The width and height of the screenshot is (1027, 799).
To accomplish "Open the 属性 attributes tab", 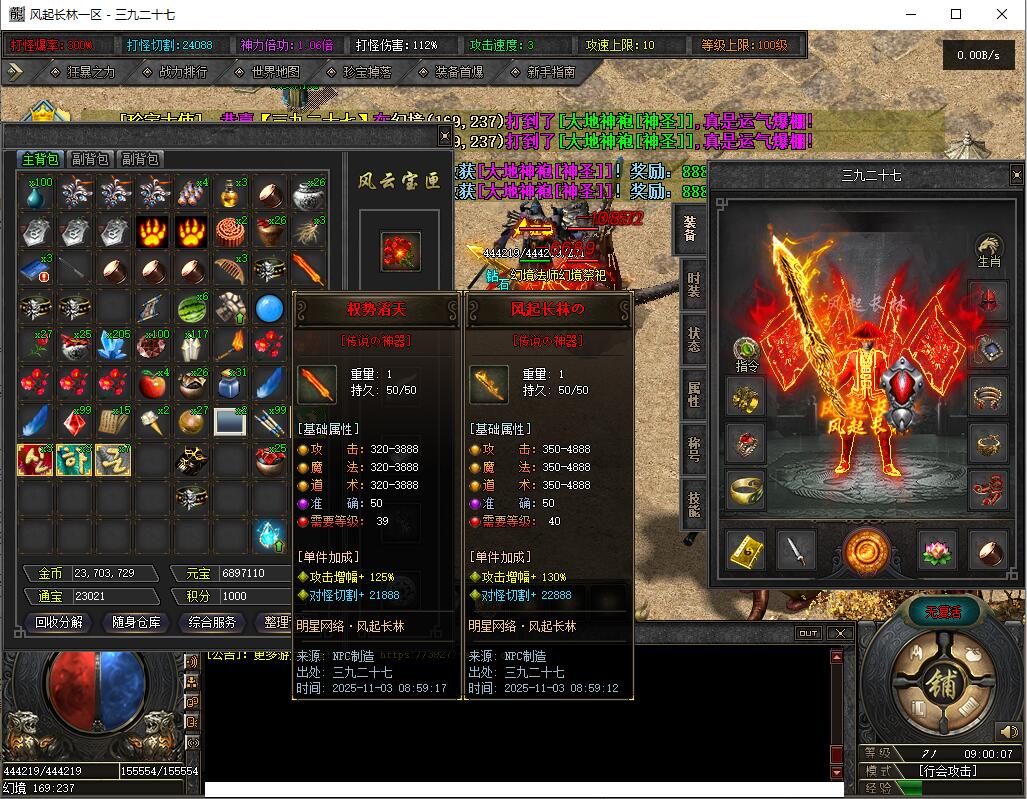I will click(x=693, y=392).
